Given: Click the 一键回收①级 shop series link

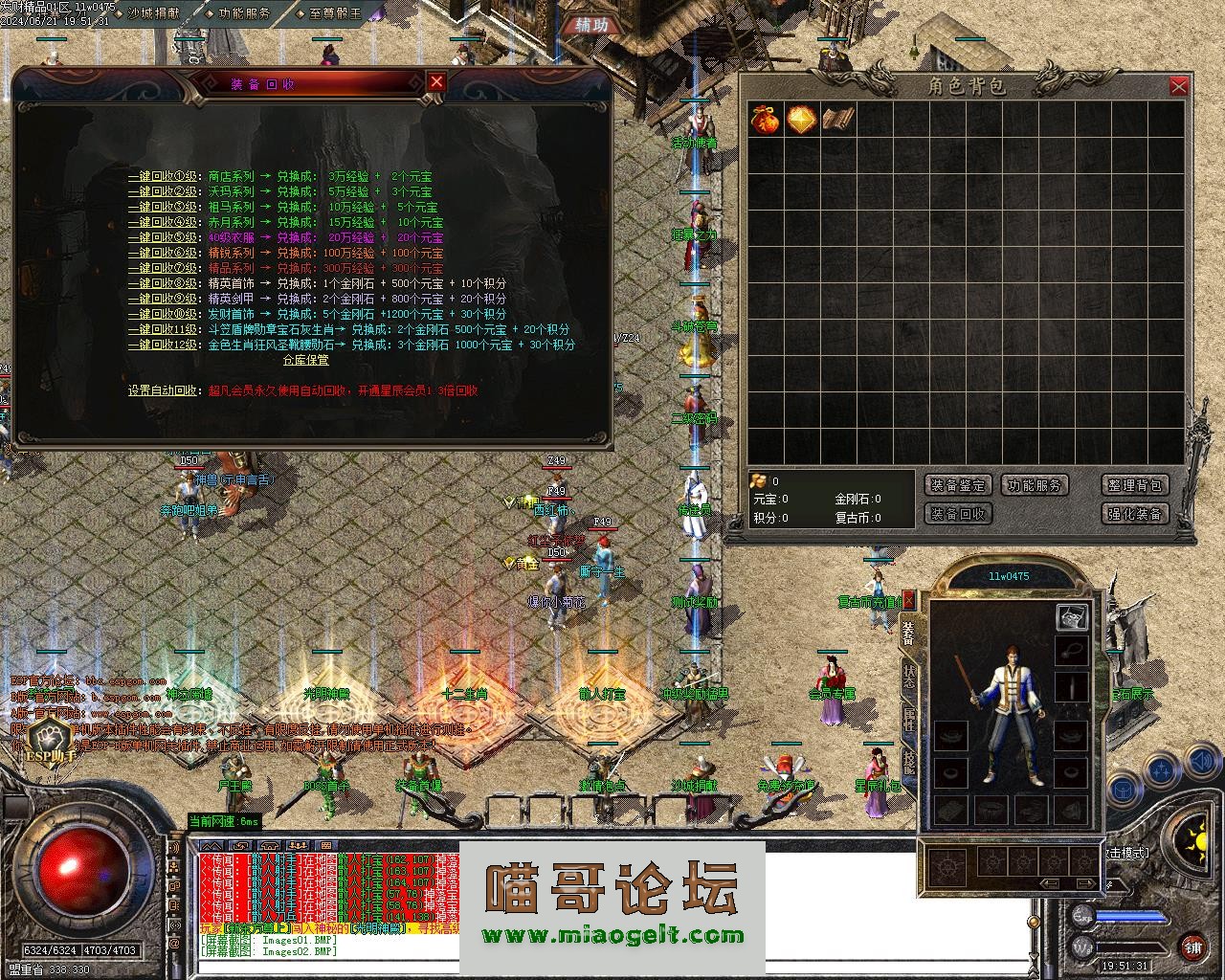Looking at the screenshot, I should pos(164,177).
